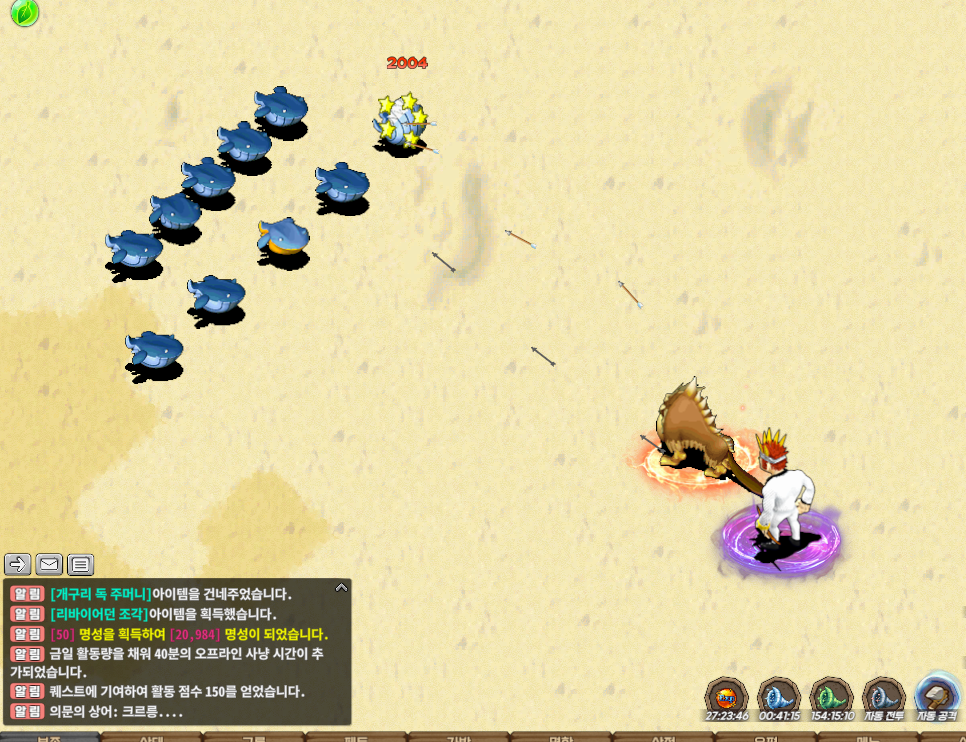
Task: Open the 메뉴 tab in the bottom bar
Action: 861,737
